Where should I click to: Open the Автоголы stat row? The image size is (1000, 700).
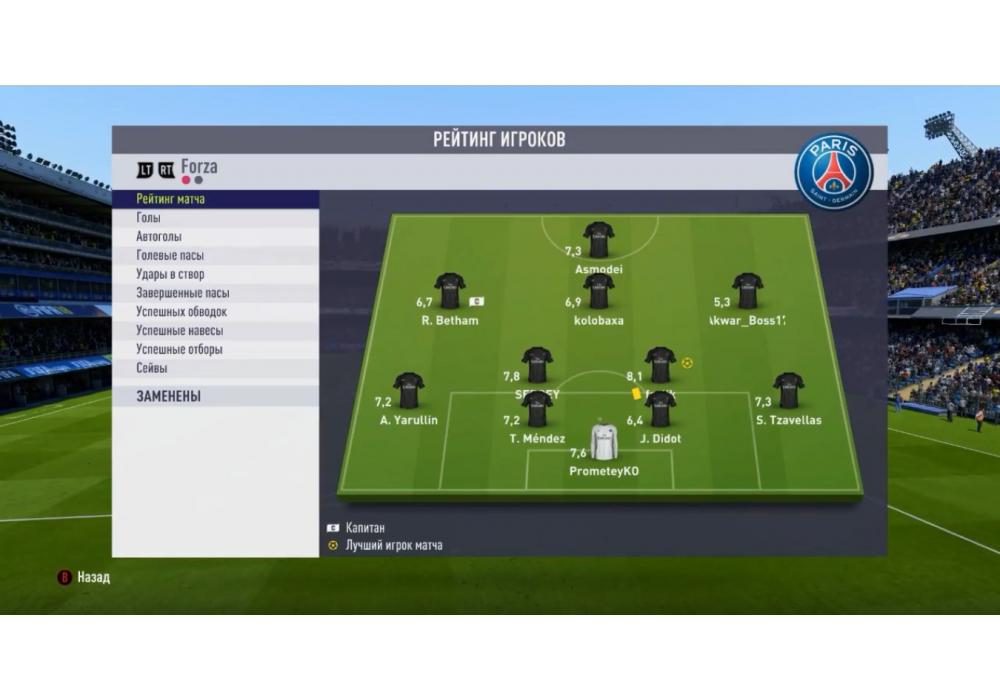(x=216, y=237)
